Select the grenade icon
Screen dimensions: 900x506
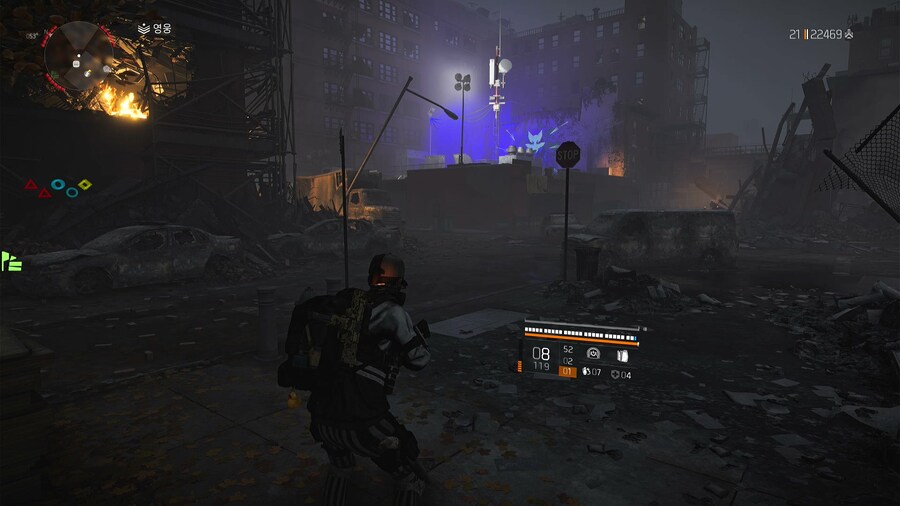(587, 373)
